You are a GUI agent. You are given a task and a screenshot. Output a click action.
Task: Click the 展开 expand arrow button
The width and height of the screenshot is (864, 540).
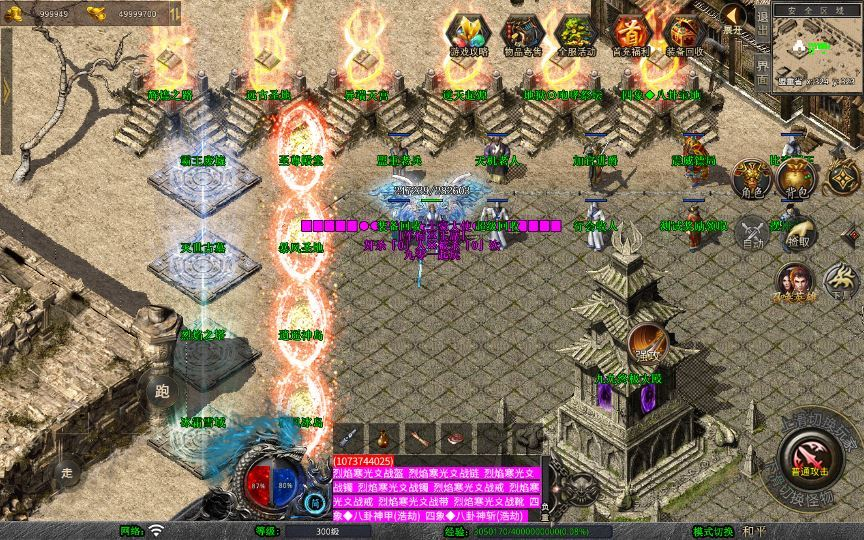(x=734, y=17)
